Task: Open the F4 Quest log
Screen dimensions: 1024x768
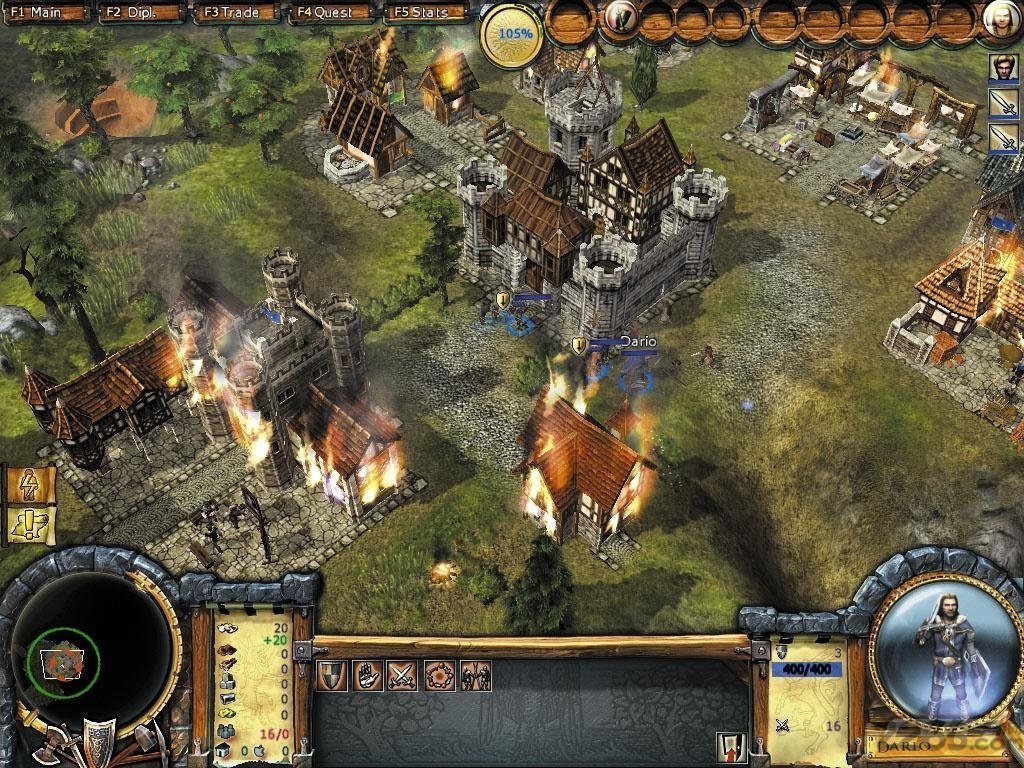Action: 331,12
